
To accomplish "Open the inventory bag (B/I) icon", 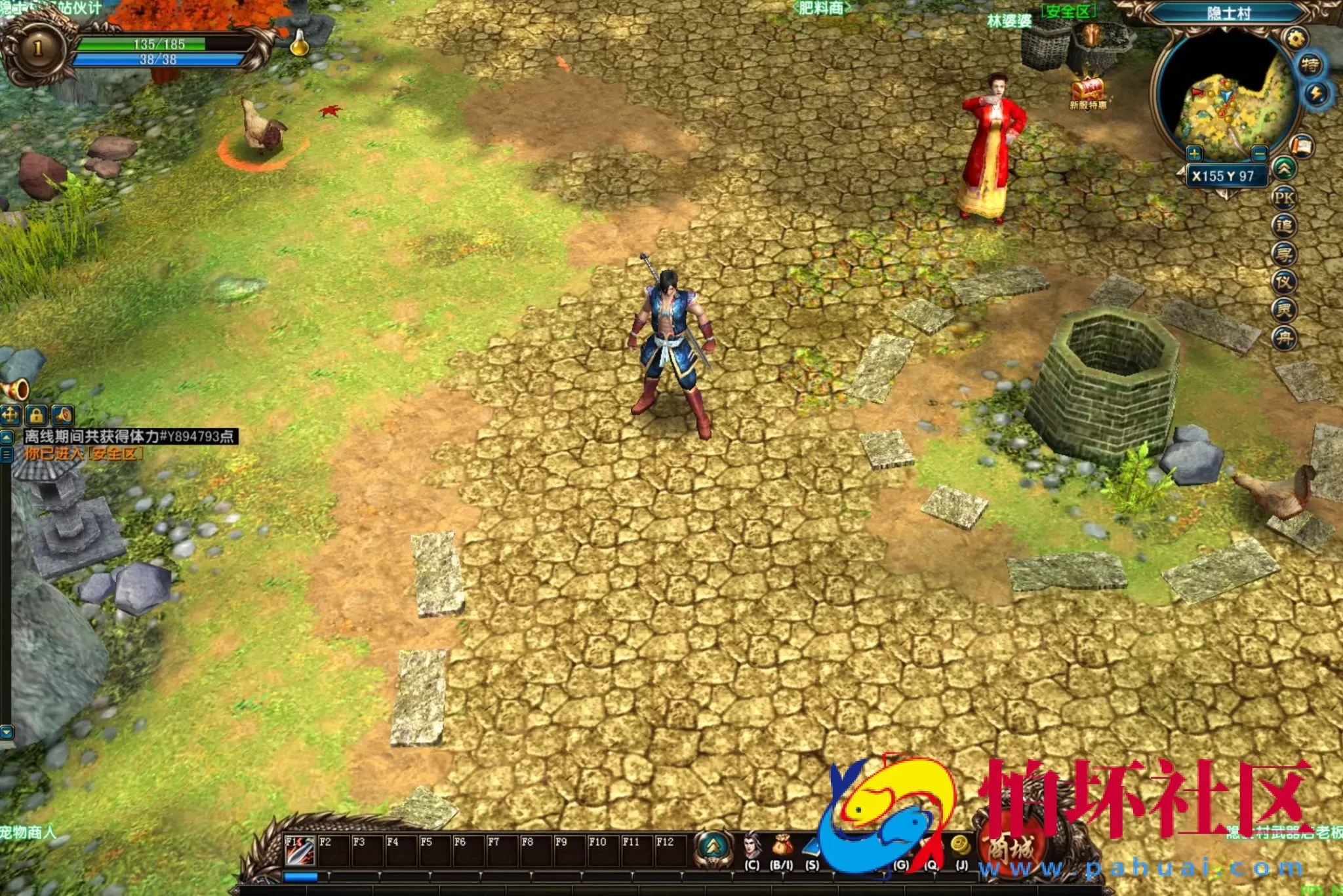I will point(780,846).
